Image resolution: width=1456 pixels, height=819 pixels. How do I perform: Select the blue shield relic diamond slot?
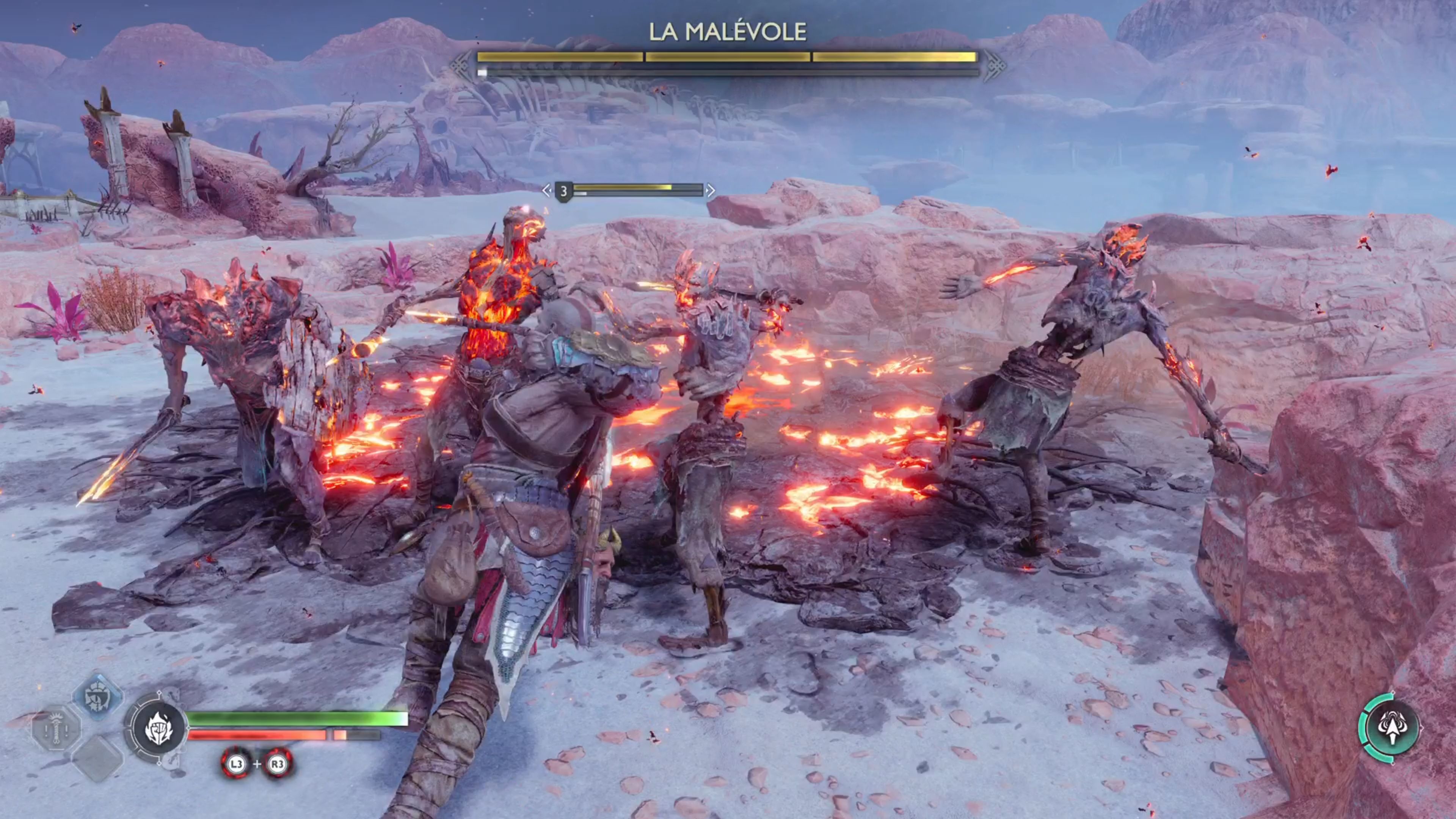pyautogui.click(x=98, y=697)
